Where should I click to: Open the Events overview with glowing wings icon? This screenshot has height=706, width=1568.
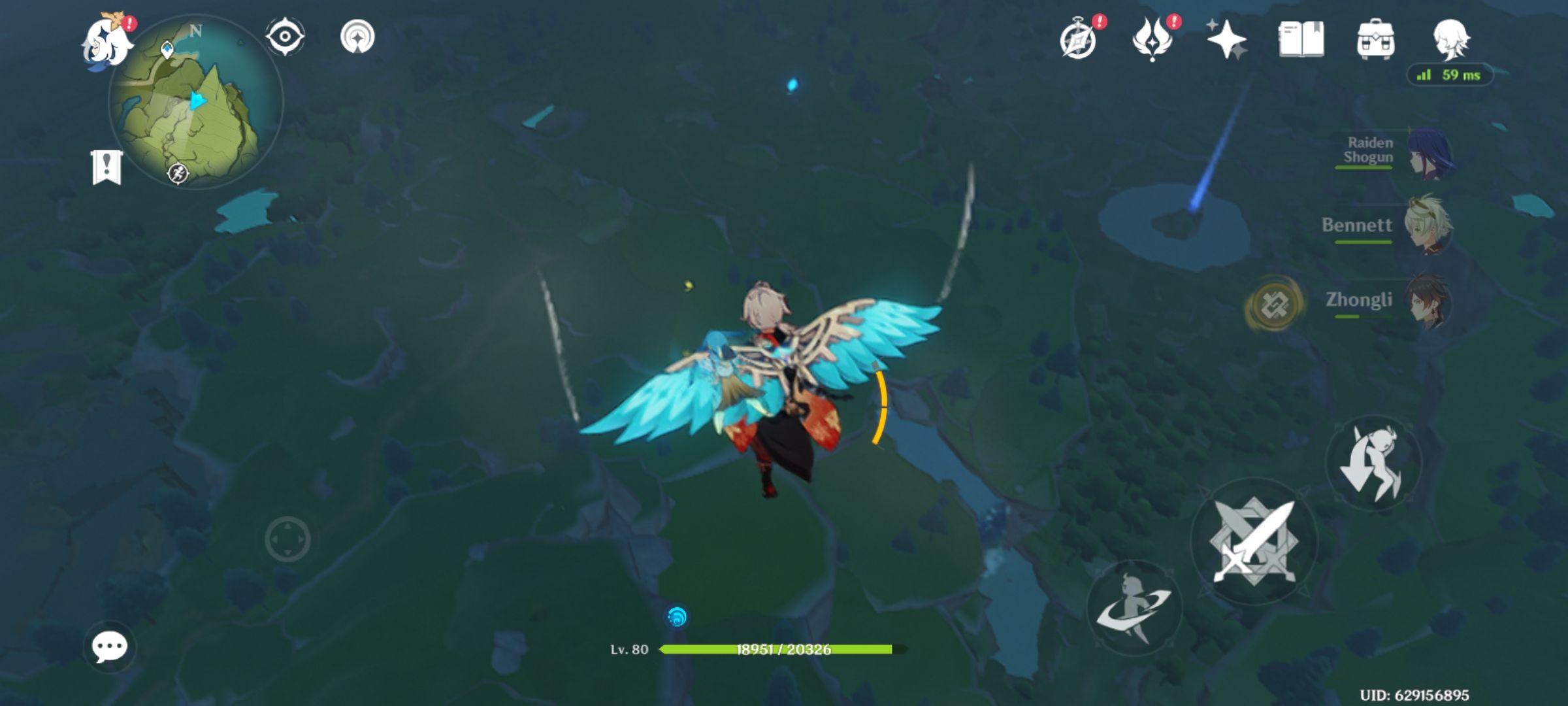1152,39
